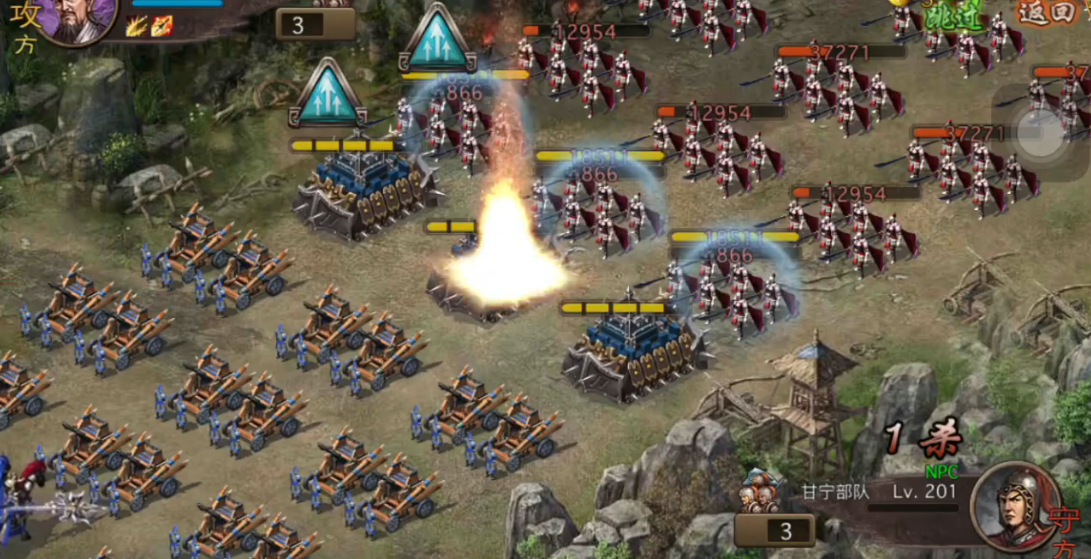Viewport: 1091px width, 559px height.
Task: Activate the yellow slash skill icon
Action: coord(135,27)
